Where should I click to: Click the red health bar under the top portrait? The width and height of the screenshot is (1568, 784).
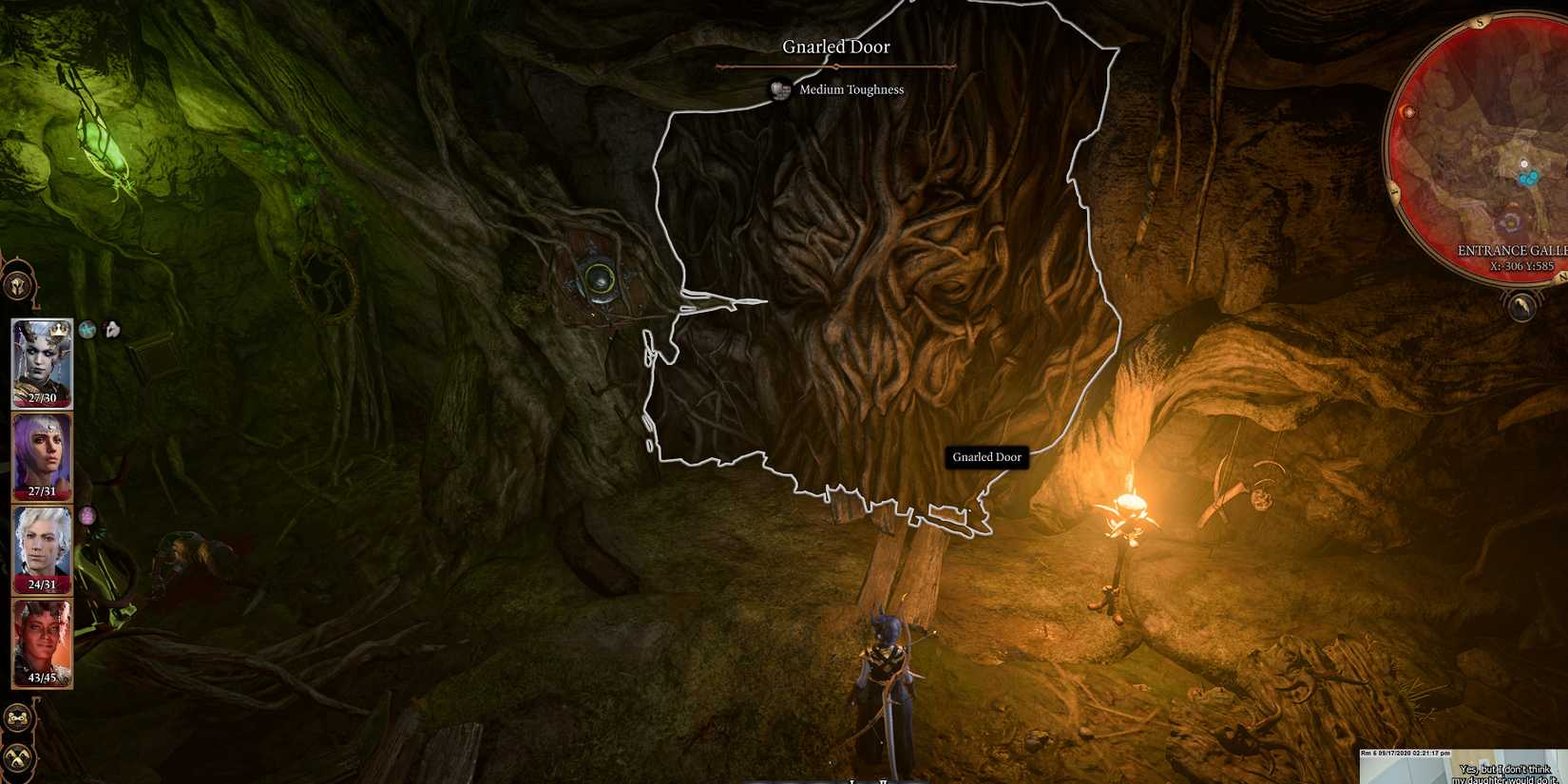[x=41, y=398]
